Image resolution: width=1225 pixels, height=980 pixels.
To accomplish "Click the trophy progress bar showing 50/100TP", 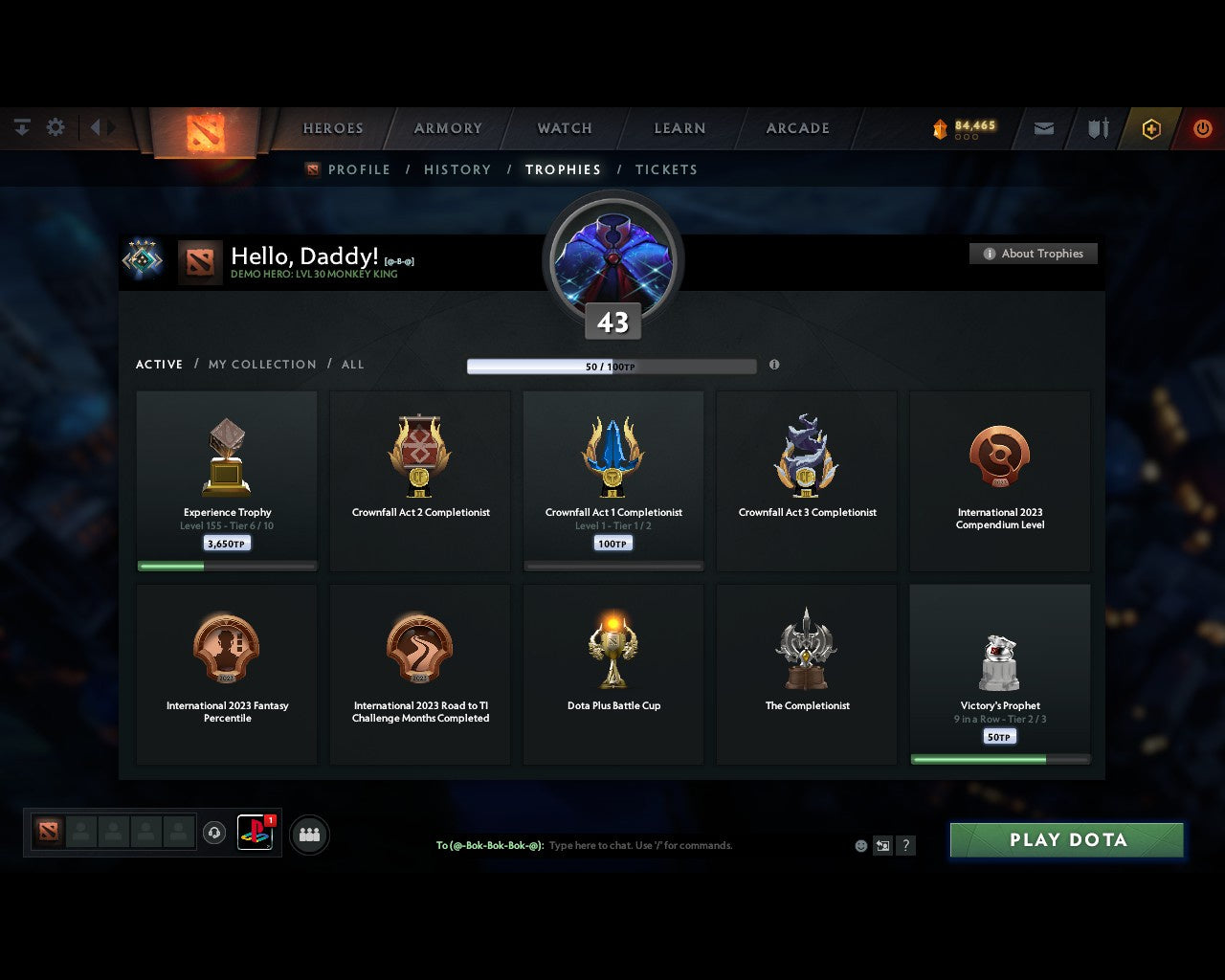I will pos(612,366).
